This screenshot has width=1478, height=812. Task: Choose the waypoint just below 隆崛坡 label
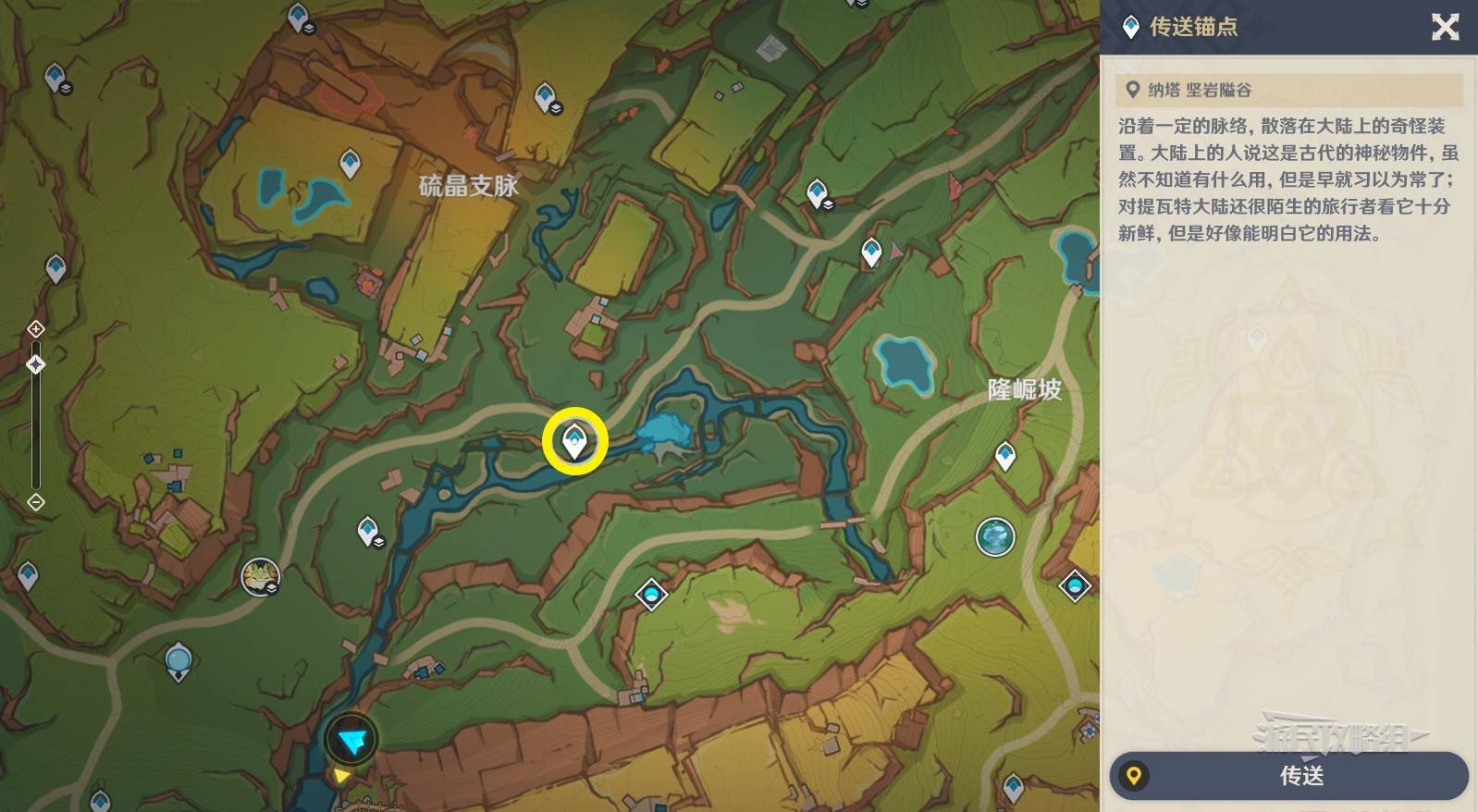click(x=1005, y=455)
